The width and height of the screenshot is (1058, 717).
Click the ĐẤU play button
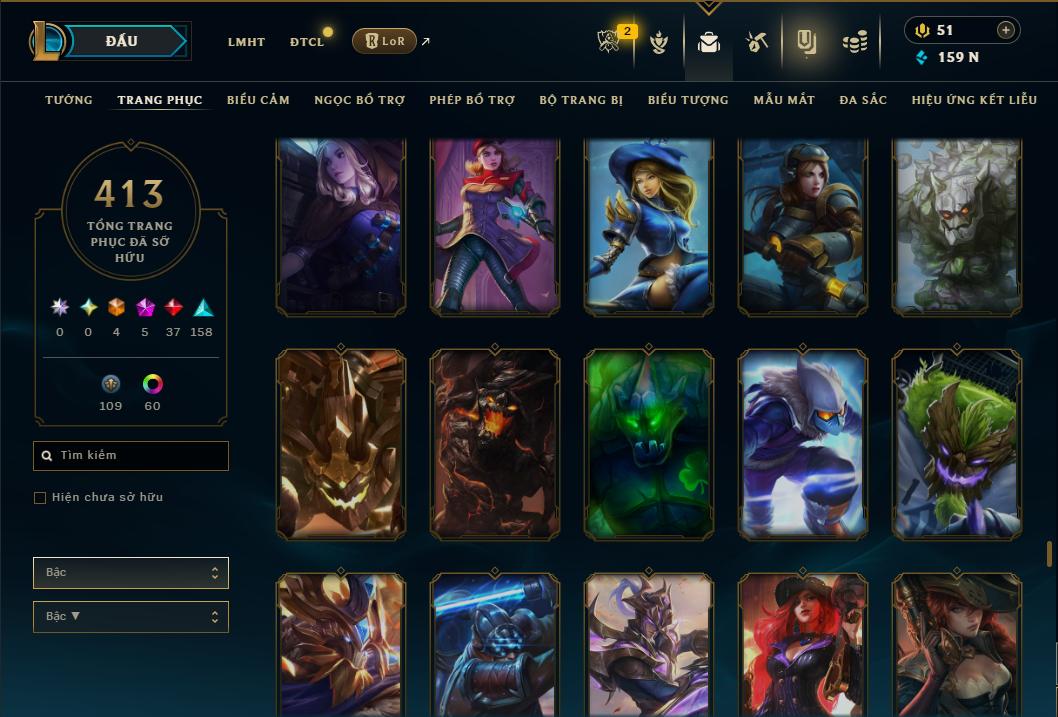tap(121, 41)
